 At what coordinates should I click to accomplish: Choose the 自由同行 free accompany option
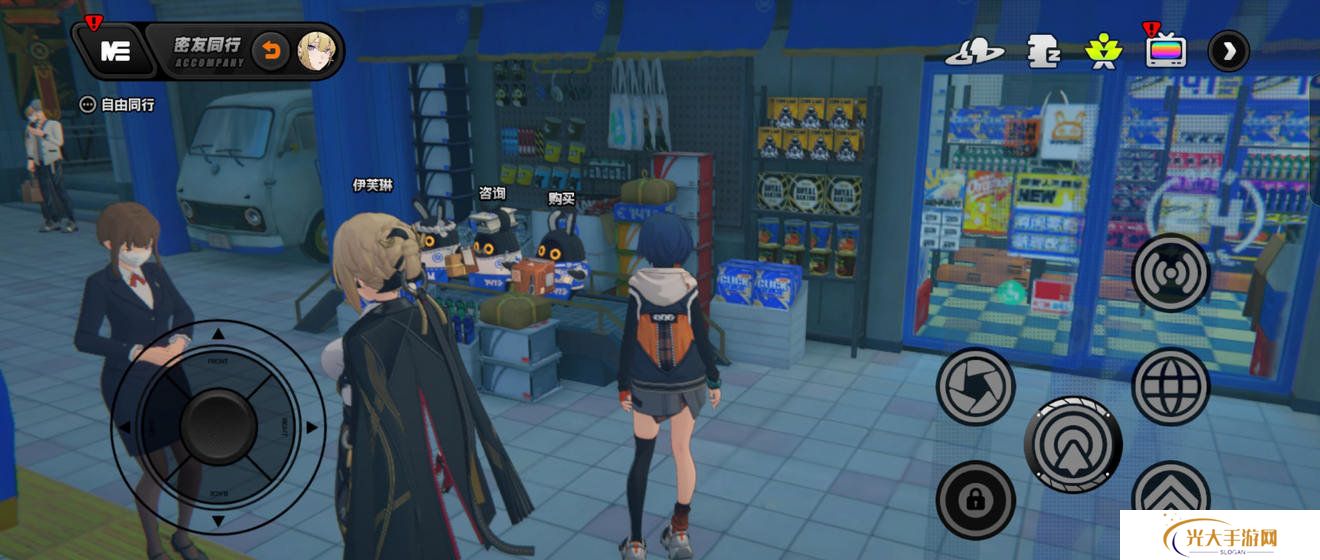tap(118, 104)
